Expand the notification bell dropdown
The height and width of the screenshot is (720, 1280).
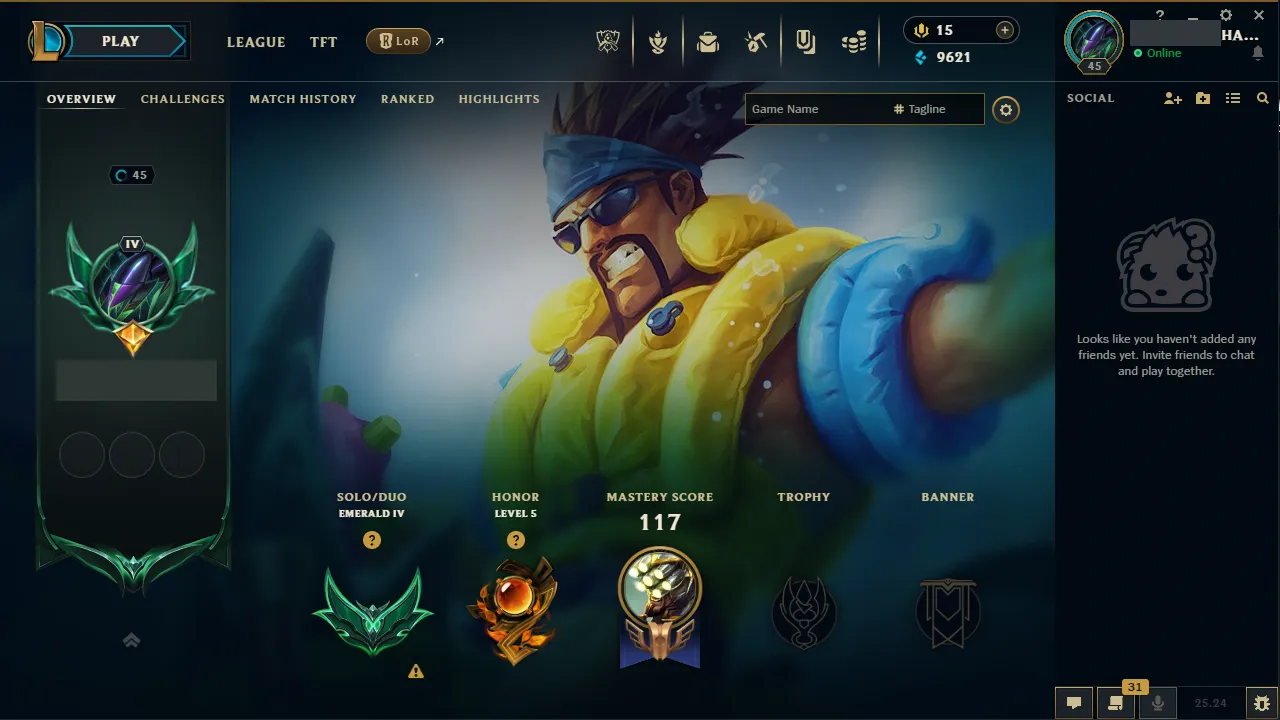(1258, 53)
